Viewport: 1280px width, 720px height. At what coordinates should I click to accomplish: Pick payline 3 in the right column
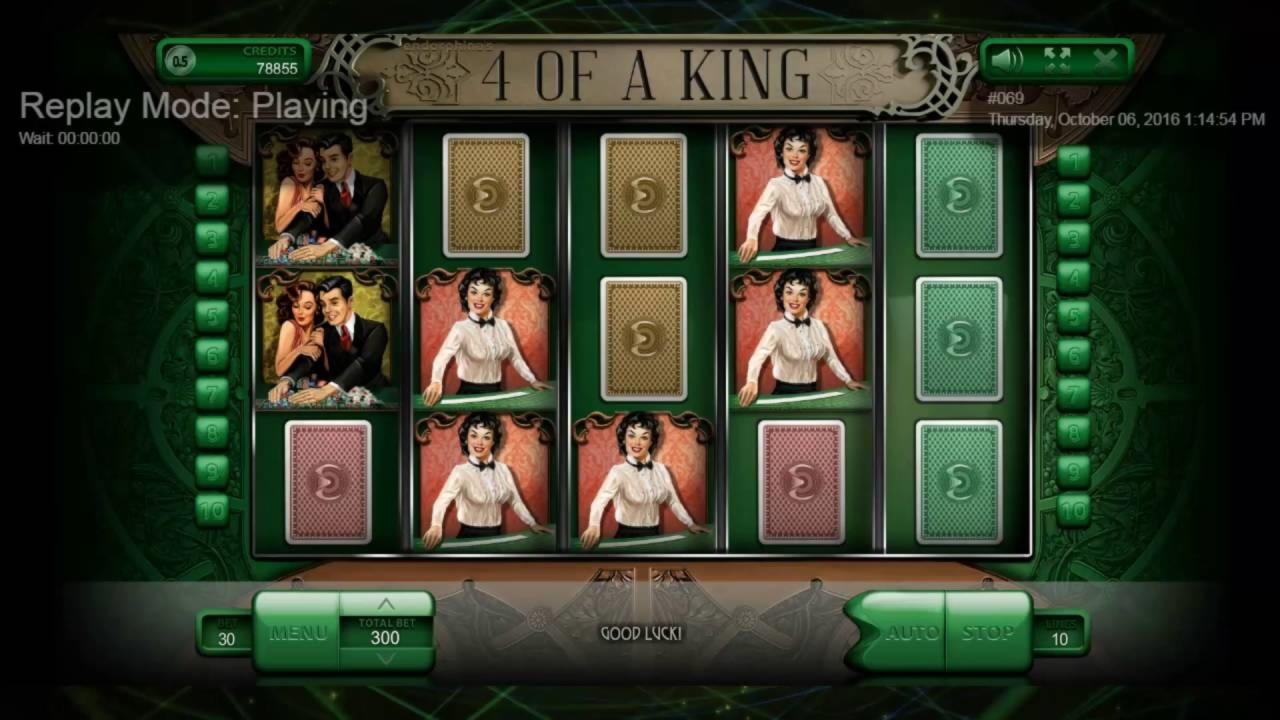[x=1073, y=238]
